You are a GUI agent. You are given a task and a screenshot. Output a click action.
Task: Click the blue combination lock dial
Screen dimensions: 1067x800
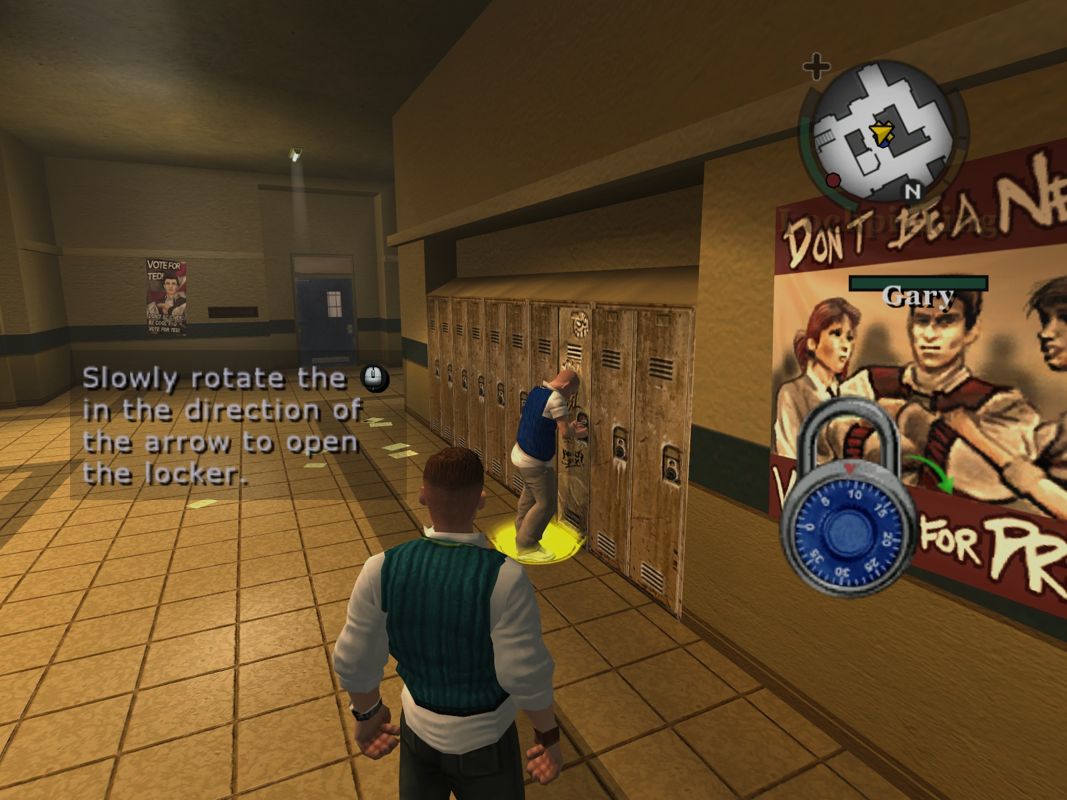point(848,529)
